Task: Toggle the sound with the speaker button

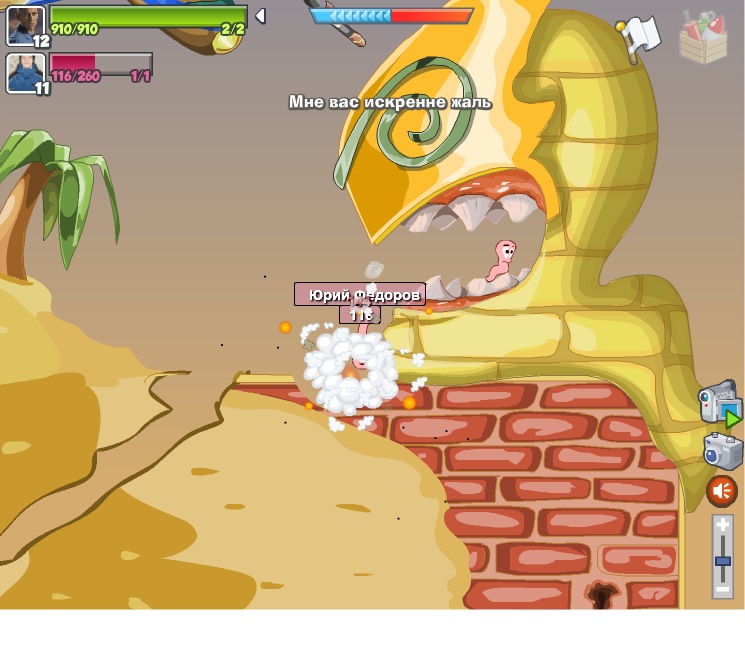Action: click(721, 491)
